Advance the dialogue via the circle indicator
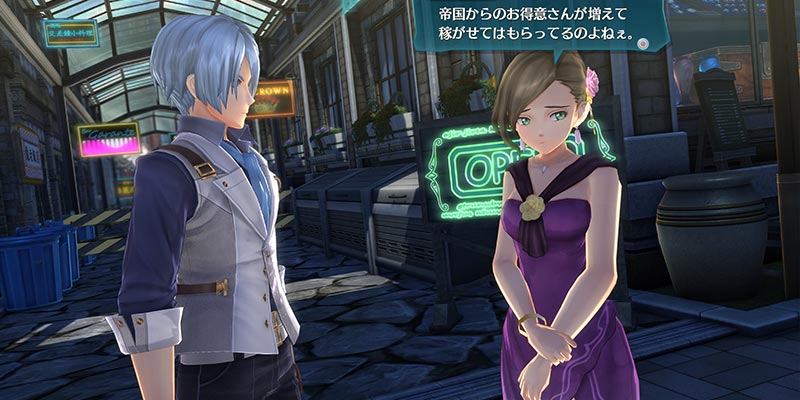Image resolution: width=800 pixels, height=400 pixels. click(645, 44)
